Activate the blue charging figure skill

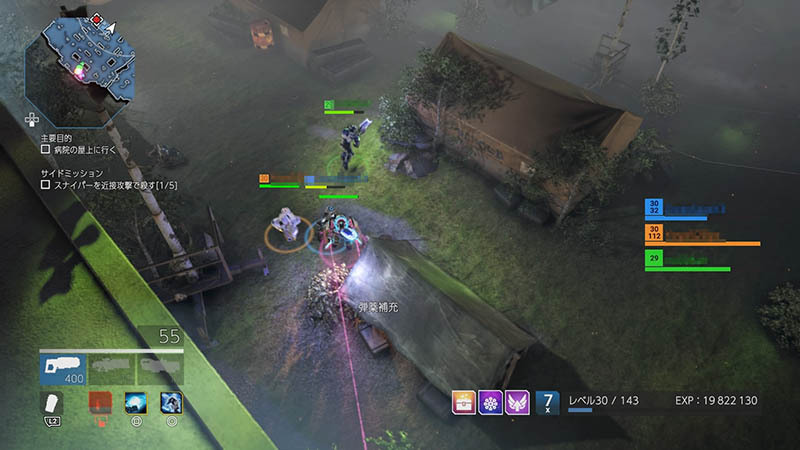coord(171,402)
